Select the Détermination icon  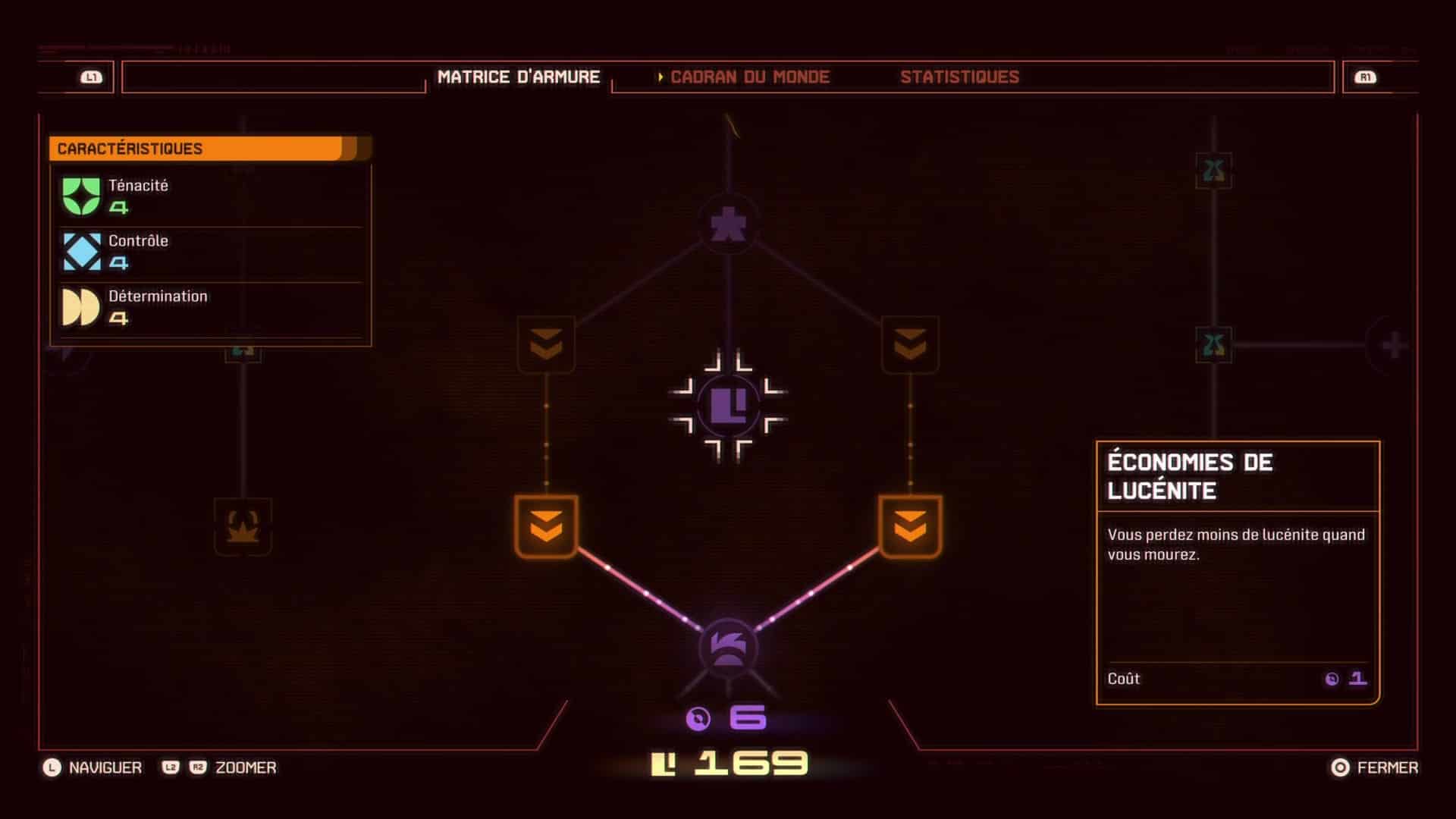pos(81,306)
